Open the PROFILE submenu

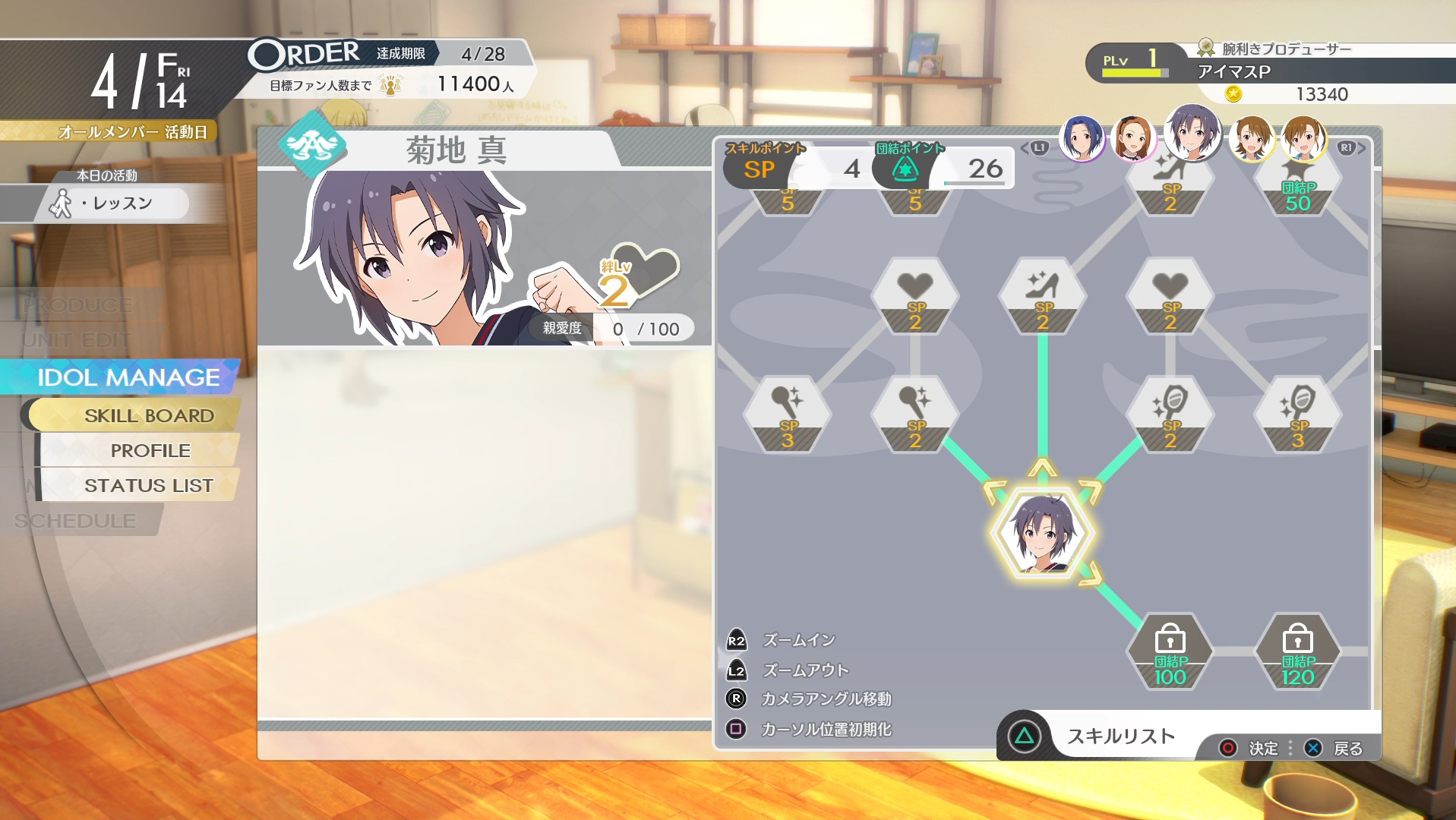click(x=150, y=451)
